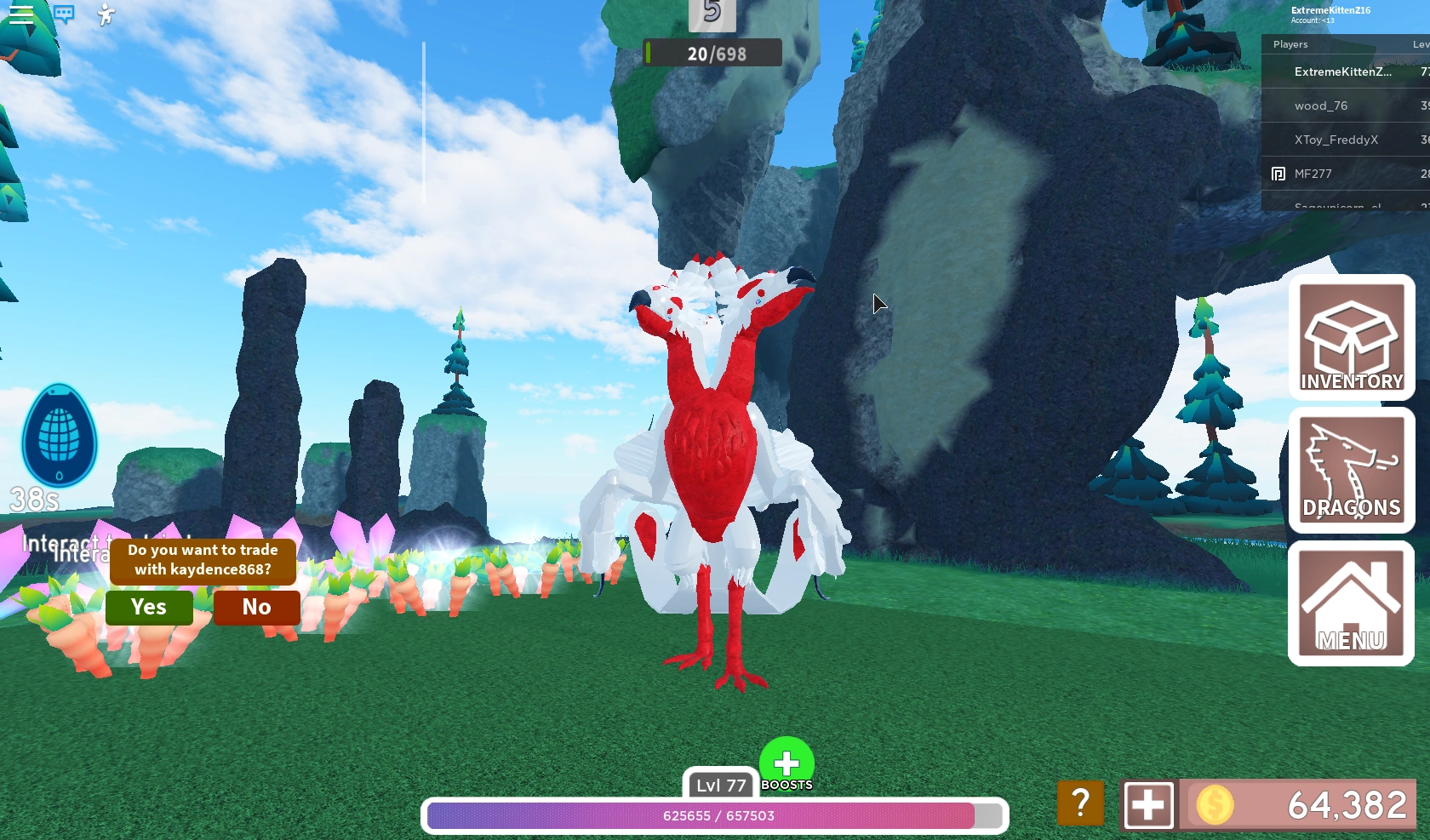
Task: Click the Roblox emotes character icon
Action: tap(104, 14)
